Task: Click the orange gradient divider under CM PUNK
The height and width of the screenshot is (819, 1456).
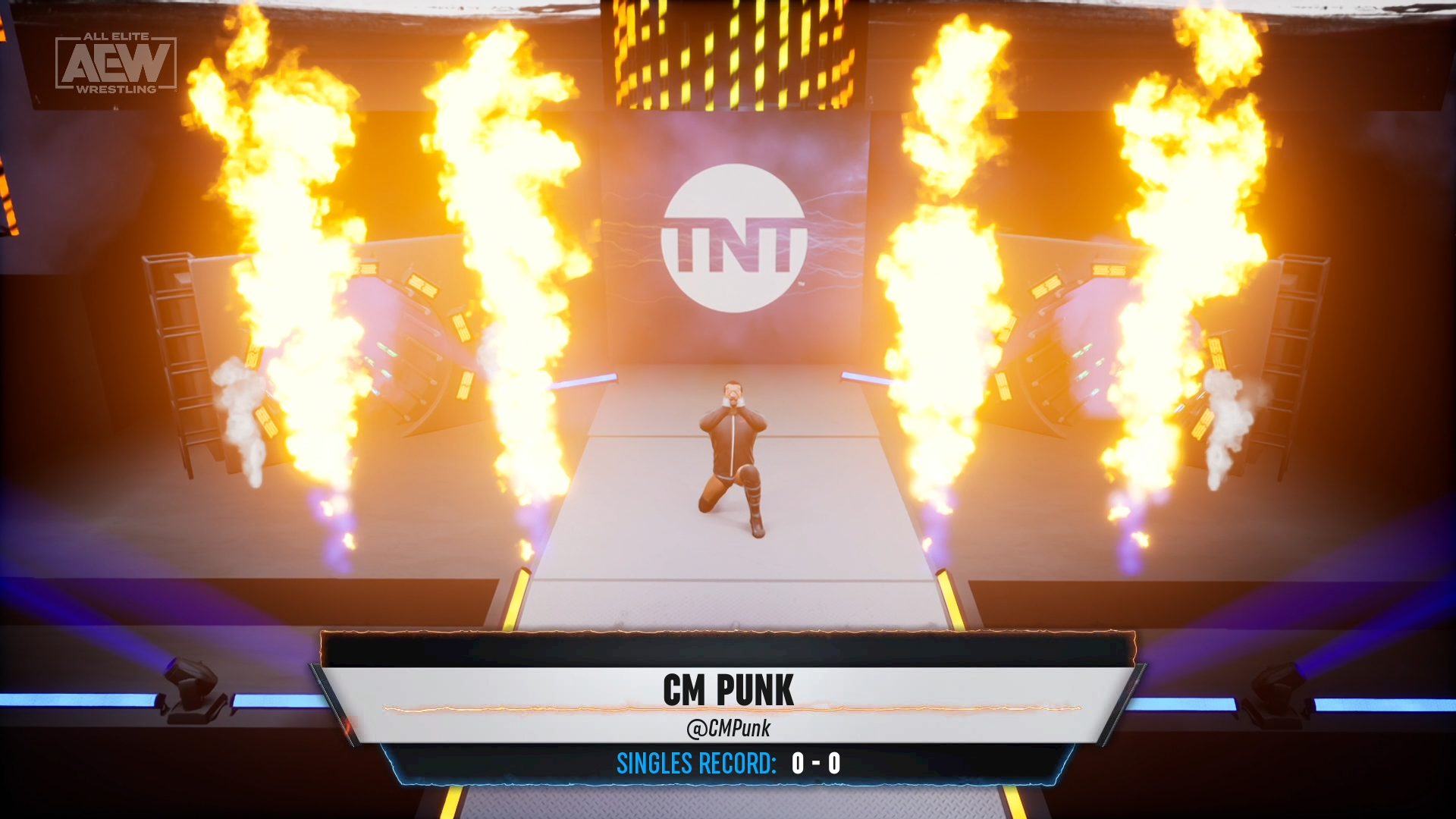Action: click(728, 710)
